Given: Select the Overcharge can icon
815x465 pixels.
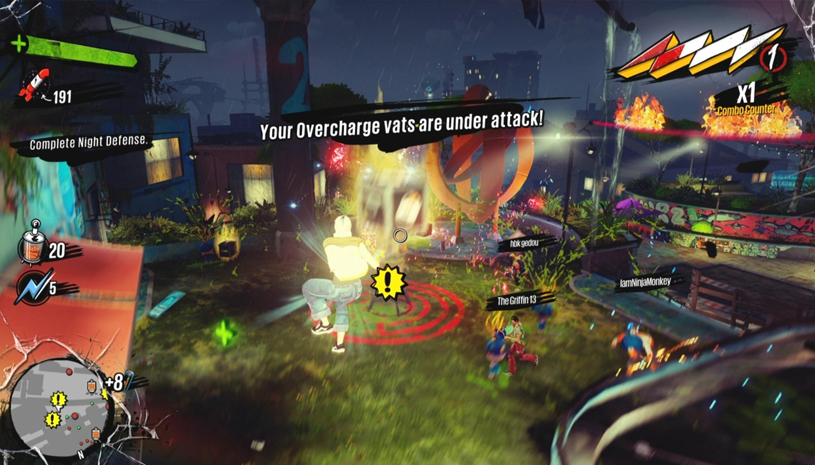Looking at the screenshot, I should tap(31, 245).
